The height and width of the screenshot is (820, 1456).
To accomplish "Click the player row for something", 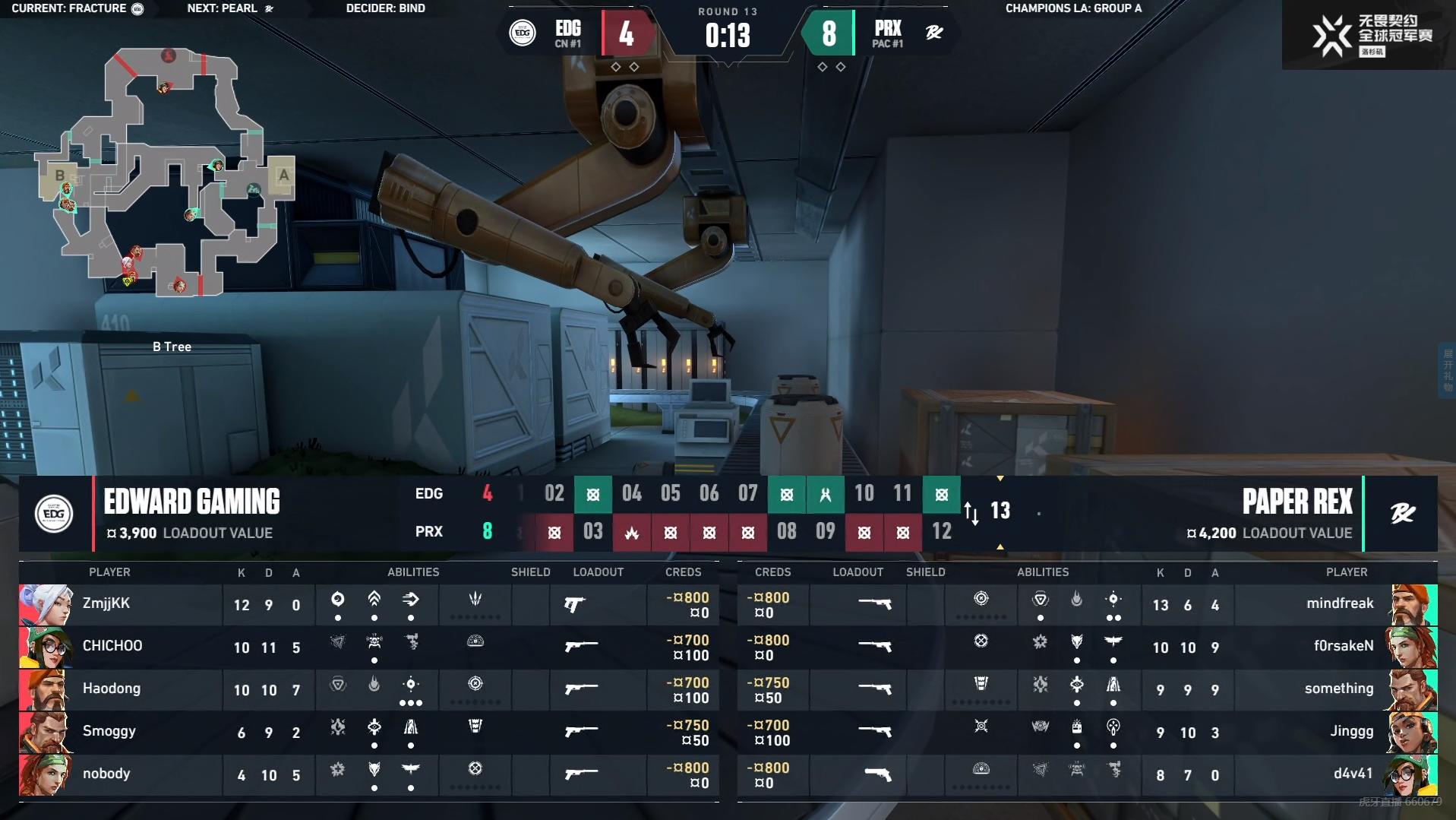I will tap(1338, 689).
